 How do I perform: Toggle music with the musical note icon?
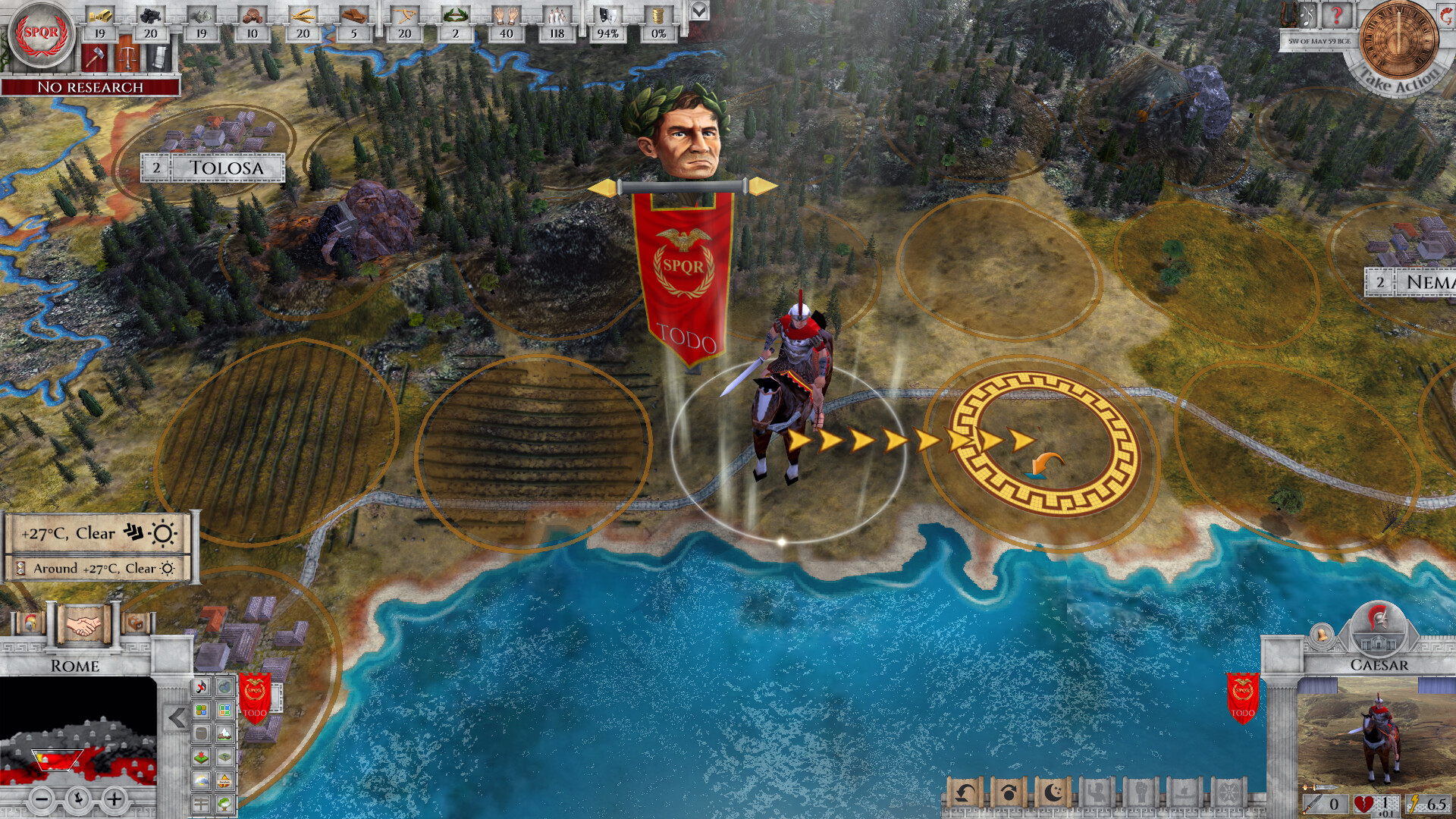(x=201, y=688)
